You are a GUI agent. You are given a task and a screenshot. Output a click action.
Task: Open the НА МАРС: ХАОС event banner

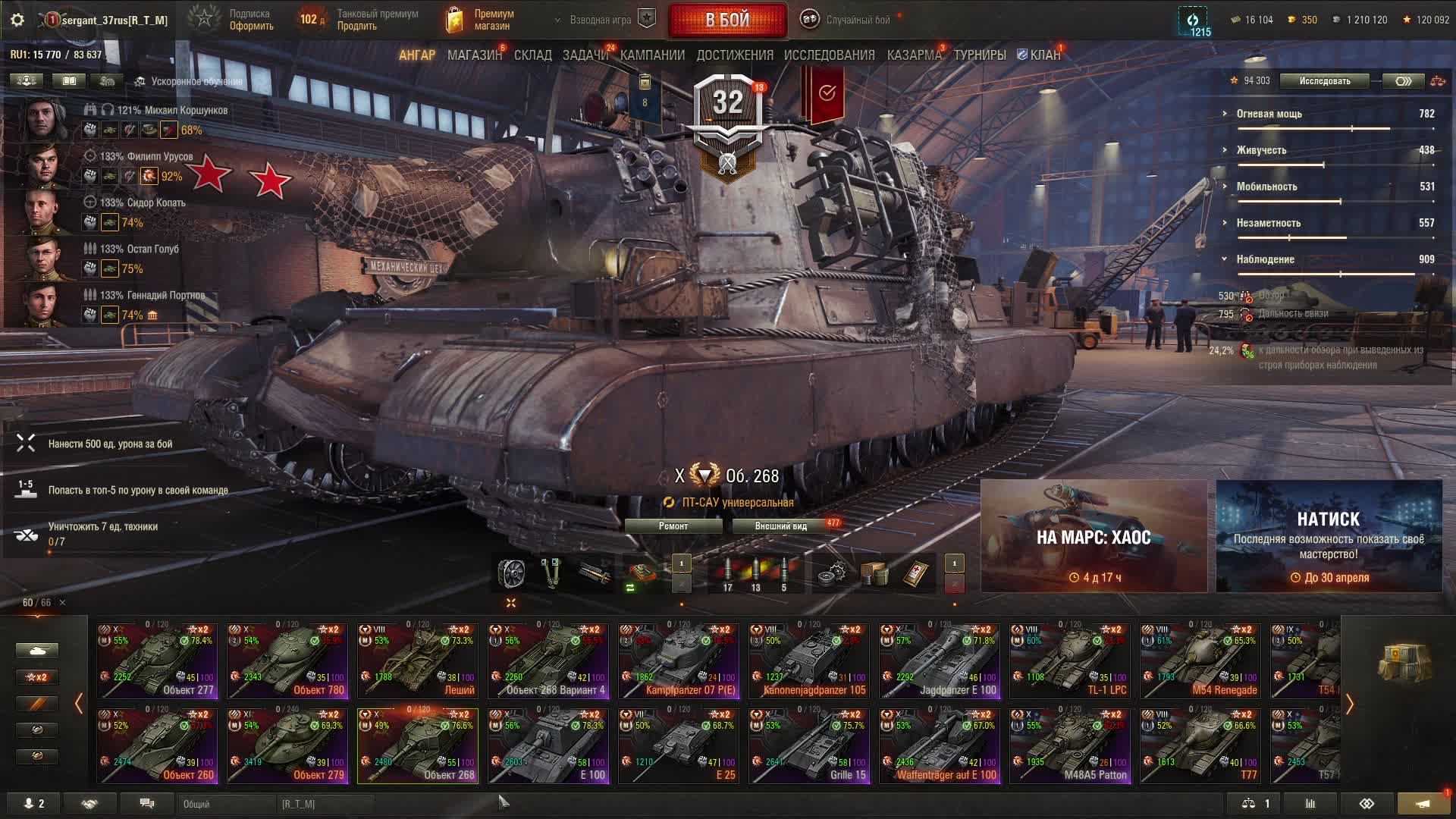tap(1094, 537)
